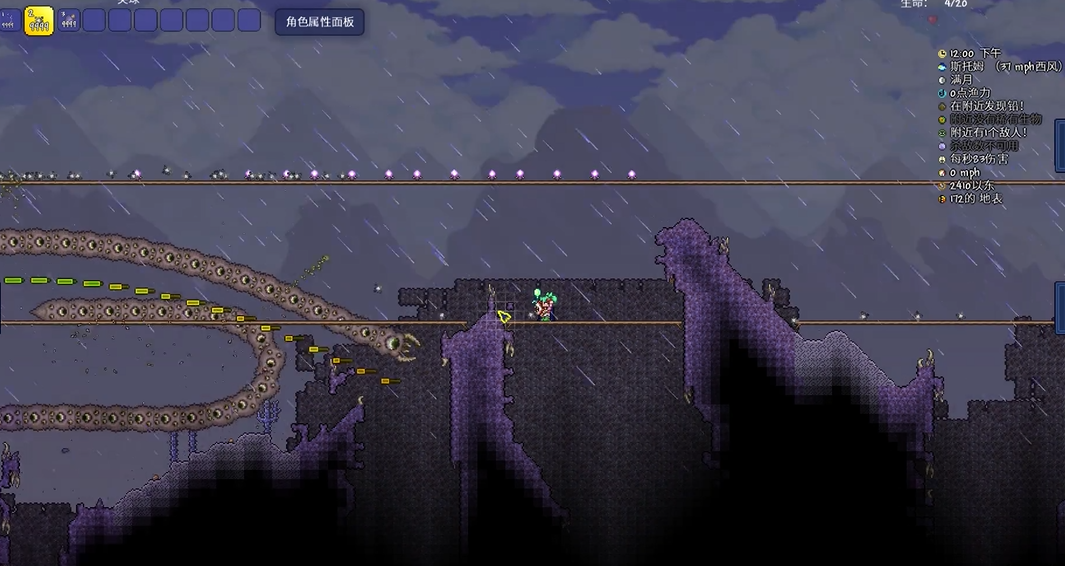Viewport: 1065px width, 566px height.
Task: Select hotbar slot 1 item
Action: [9, 20]
